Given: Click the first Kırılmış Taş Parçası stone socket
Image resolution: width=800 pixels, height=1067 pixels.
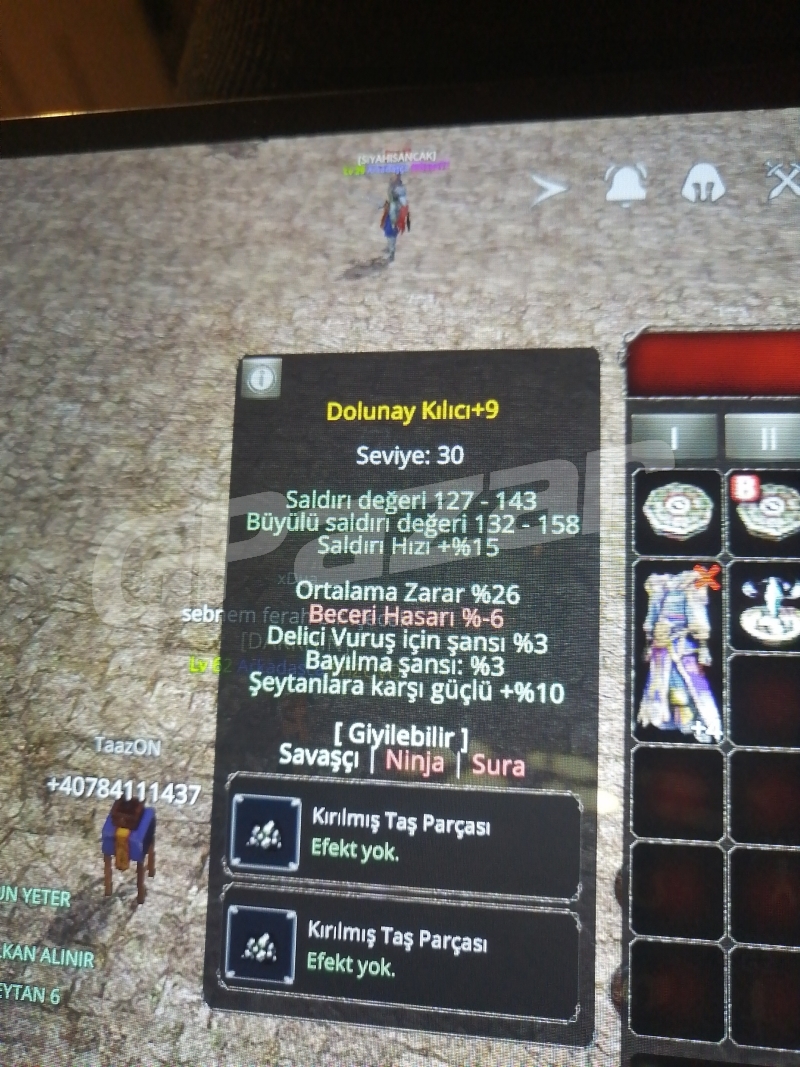Looking at the screenshot, I should click(265, 833).
